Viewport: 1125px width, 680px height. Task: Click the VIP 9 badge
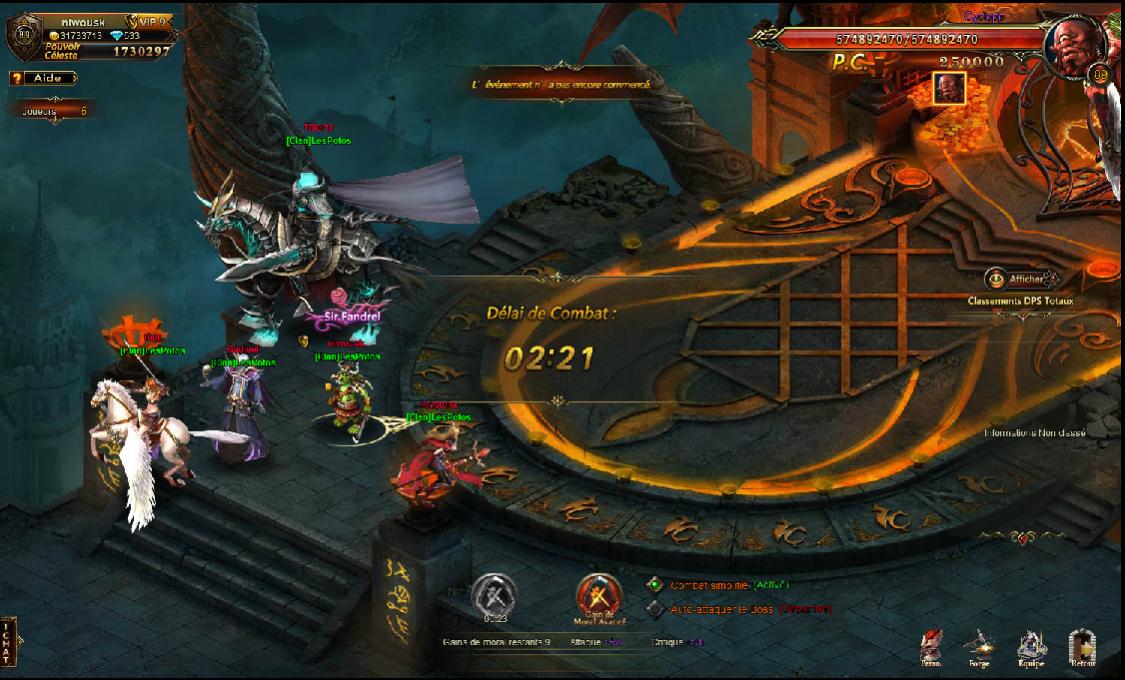tap(149, 22)
